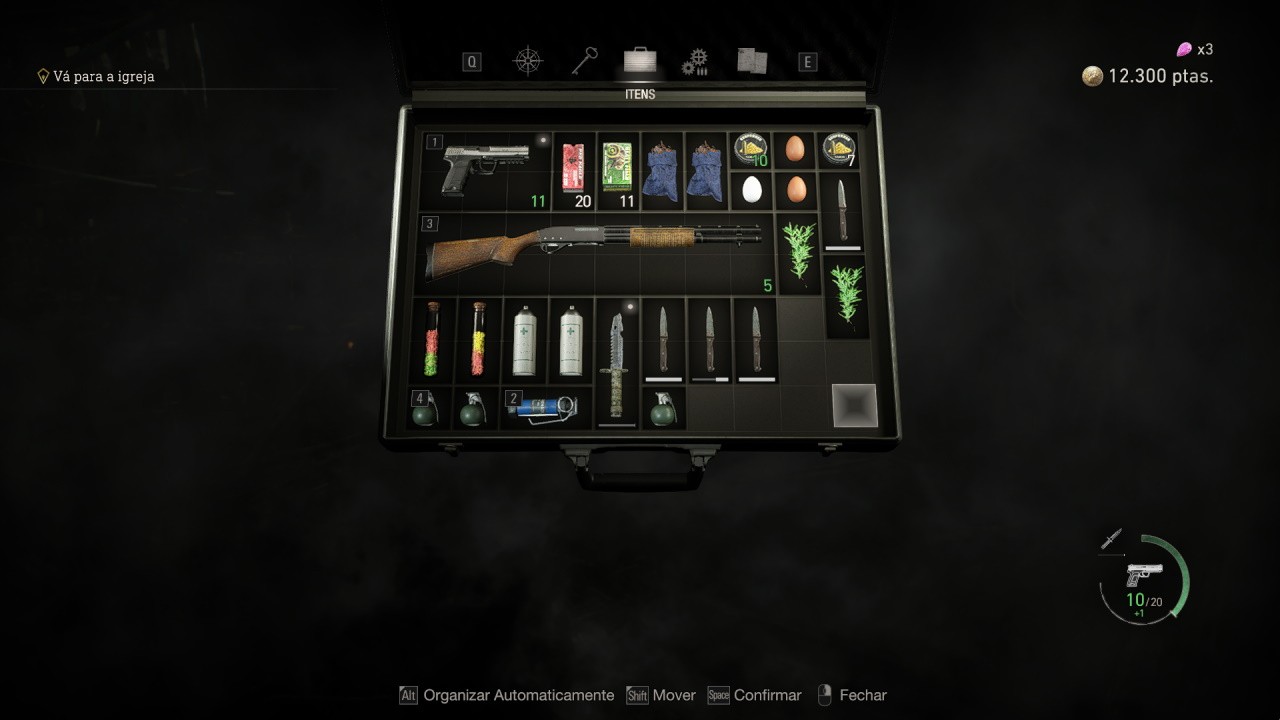The image size is (1280, 720).
Task: Switch to the key items tab
Action: 584,61
